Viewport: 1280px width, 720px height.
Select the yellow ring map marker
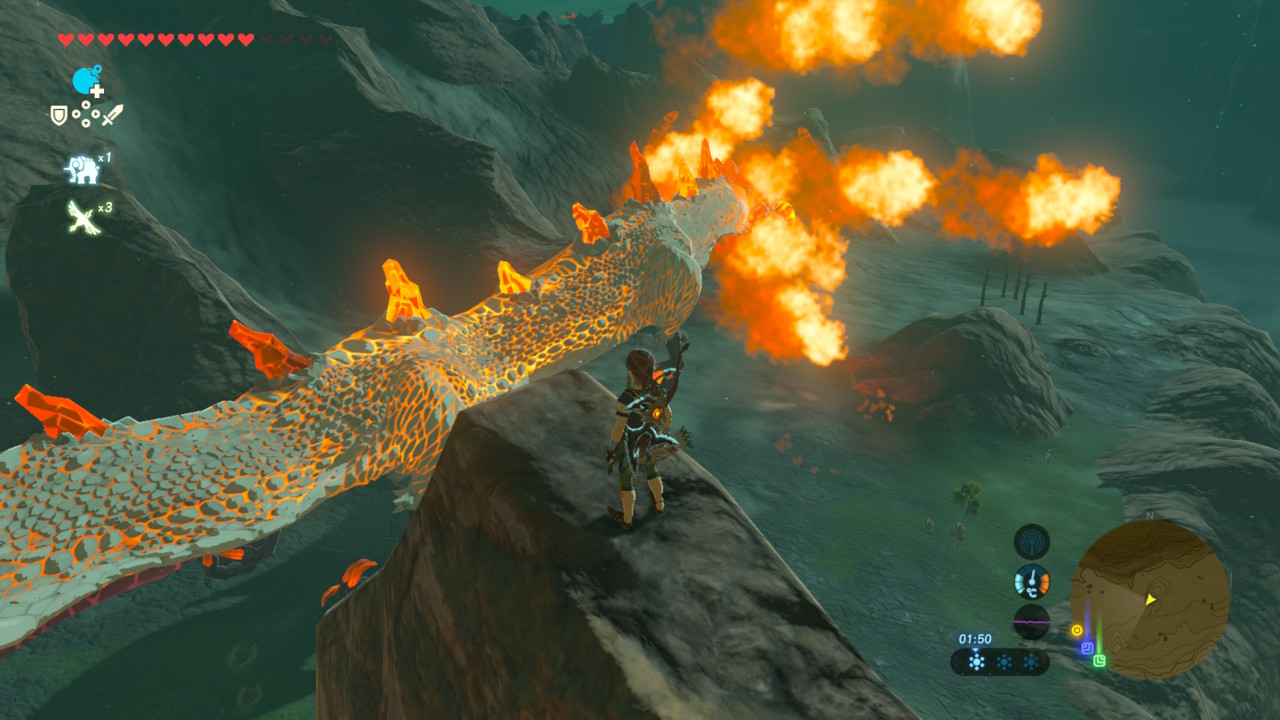1077,631
